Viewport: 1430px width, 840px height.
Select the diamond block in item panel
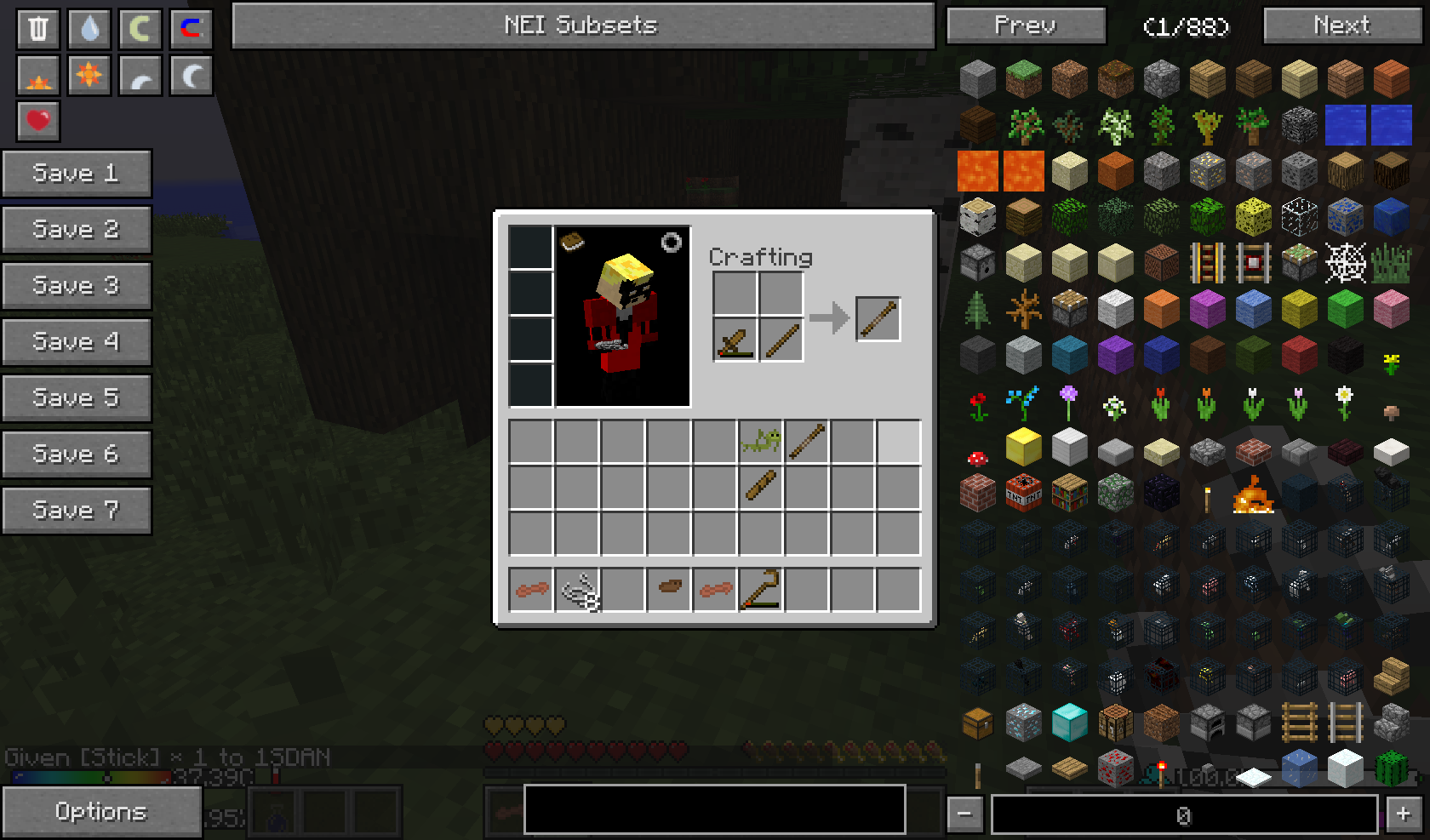pos(1069,723)
